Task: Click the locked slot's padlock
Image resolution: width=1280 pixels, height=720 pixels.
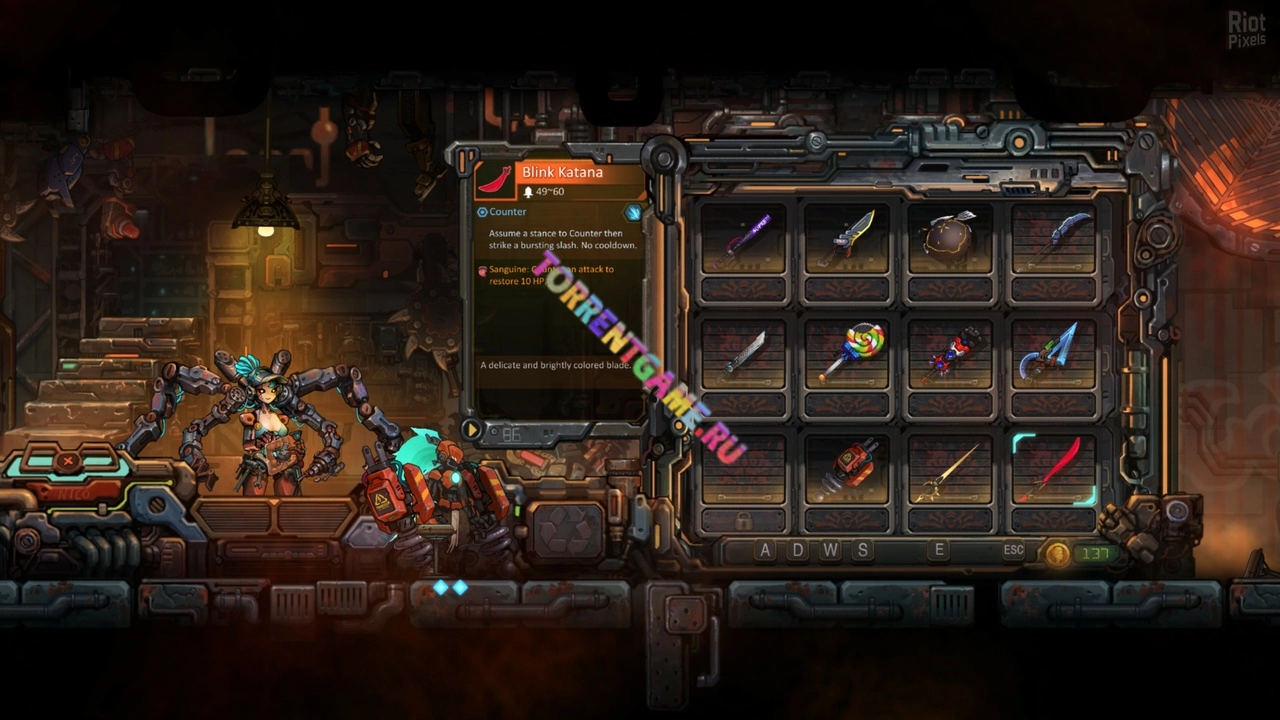Action: [x=743, y=521]
